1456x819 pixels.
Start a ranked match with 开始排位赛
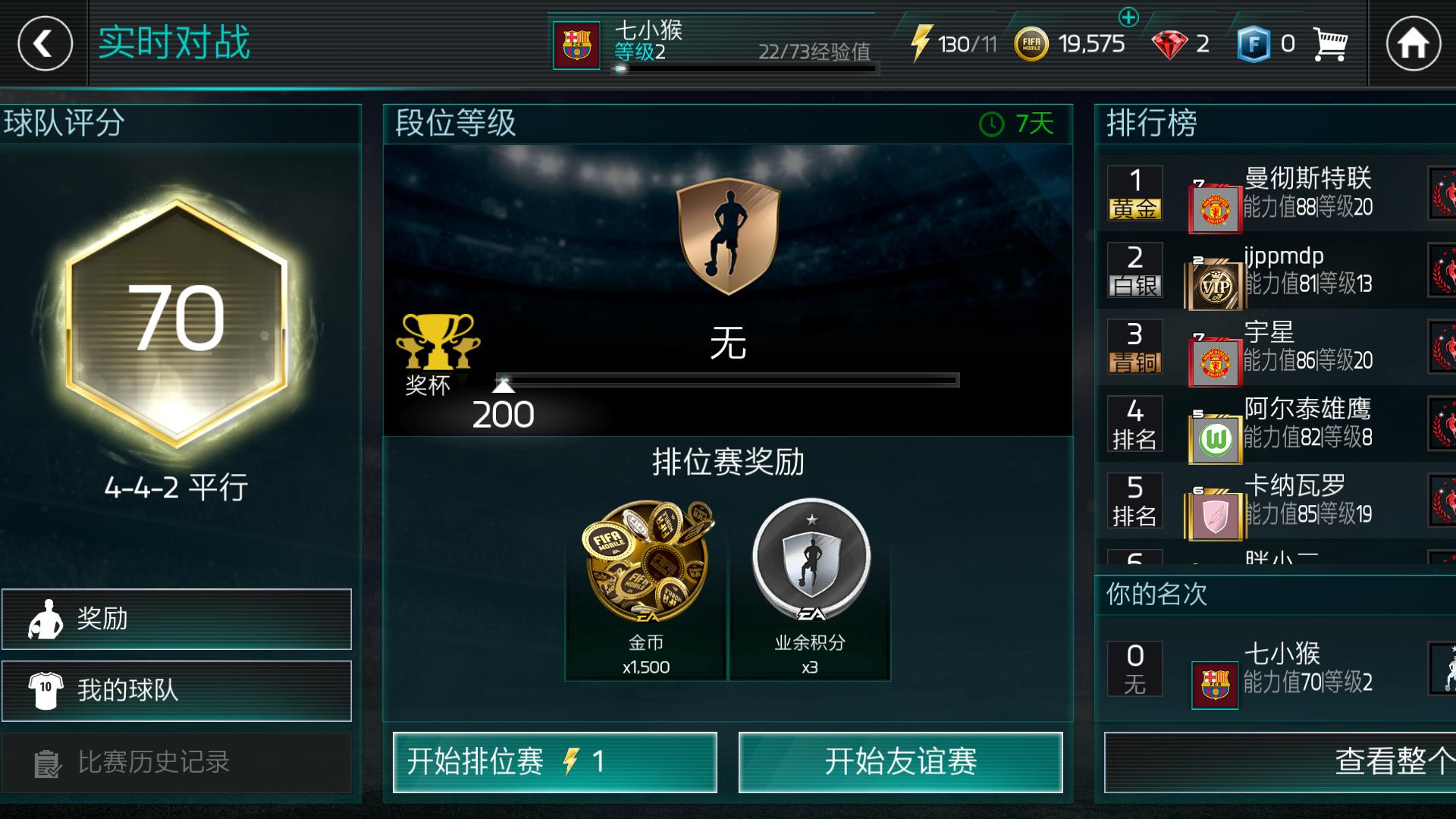pos(554,763)
